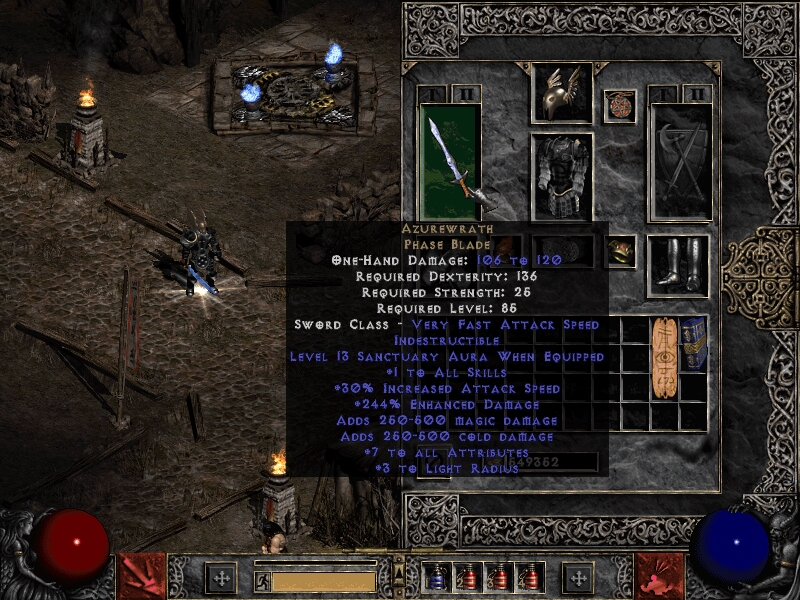Use the blue mana potion in the belt
This screenshot has height=600, width=800.
click(x=437, y=578)
